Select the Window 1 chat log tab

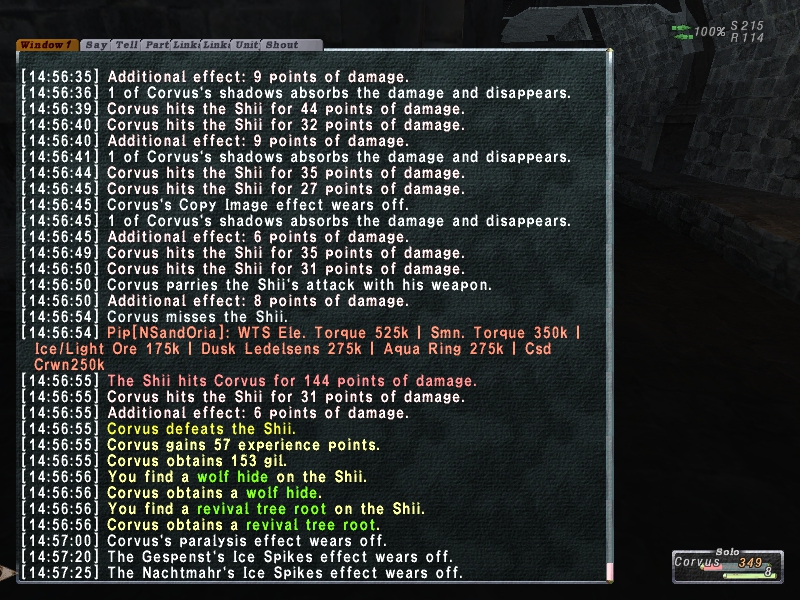46,45
